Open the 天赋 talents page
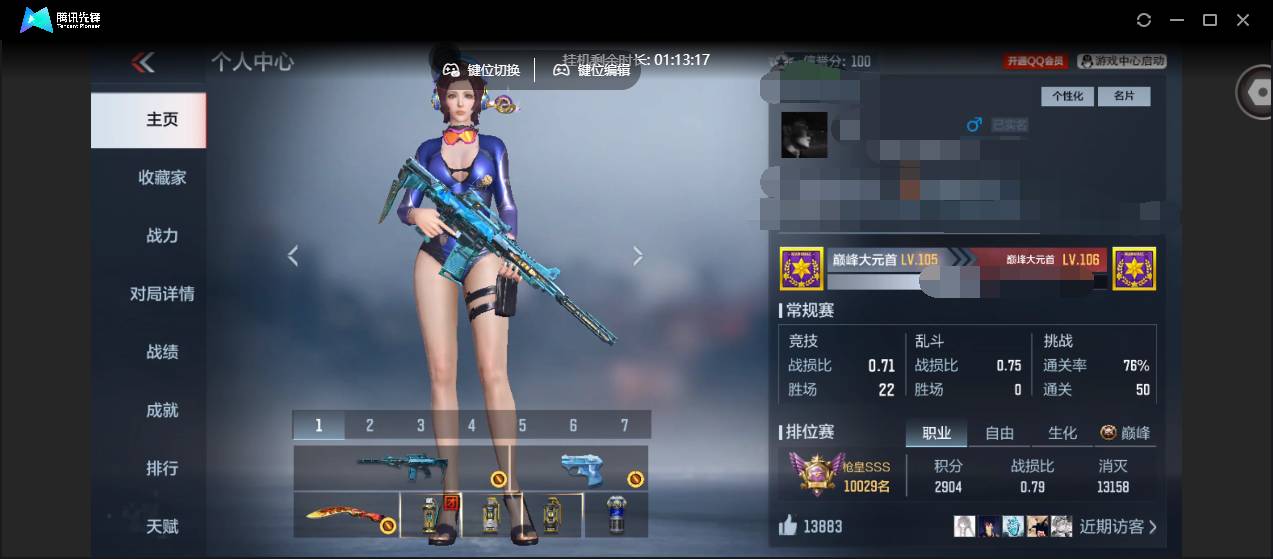1273x559 pixels. 161,526
